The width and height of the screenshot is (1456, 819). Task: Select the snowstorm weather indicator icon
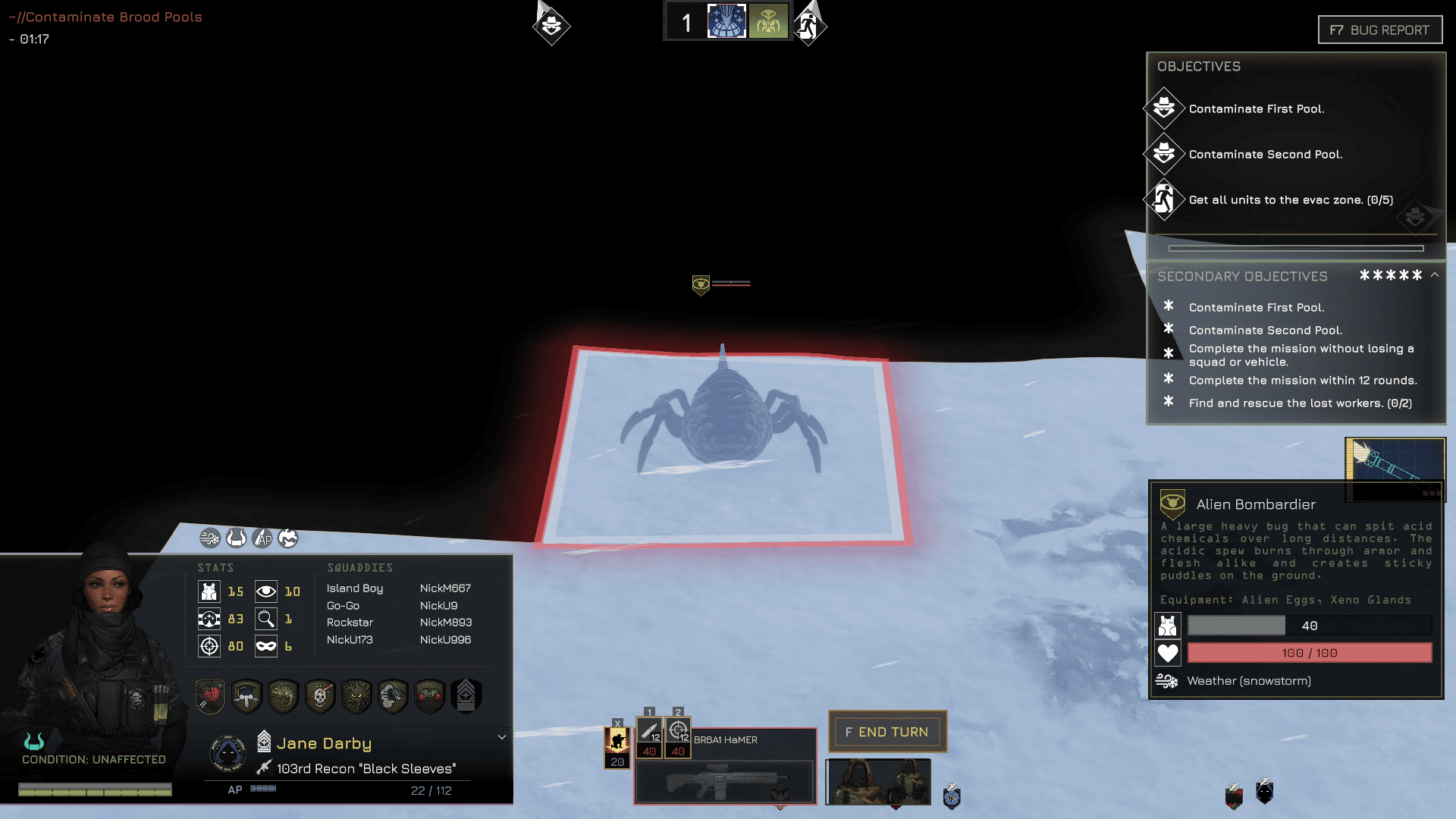pyautogui.click(x=1167, y=680)
